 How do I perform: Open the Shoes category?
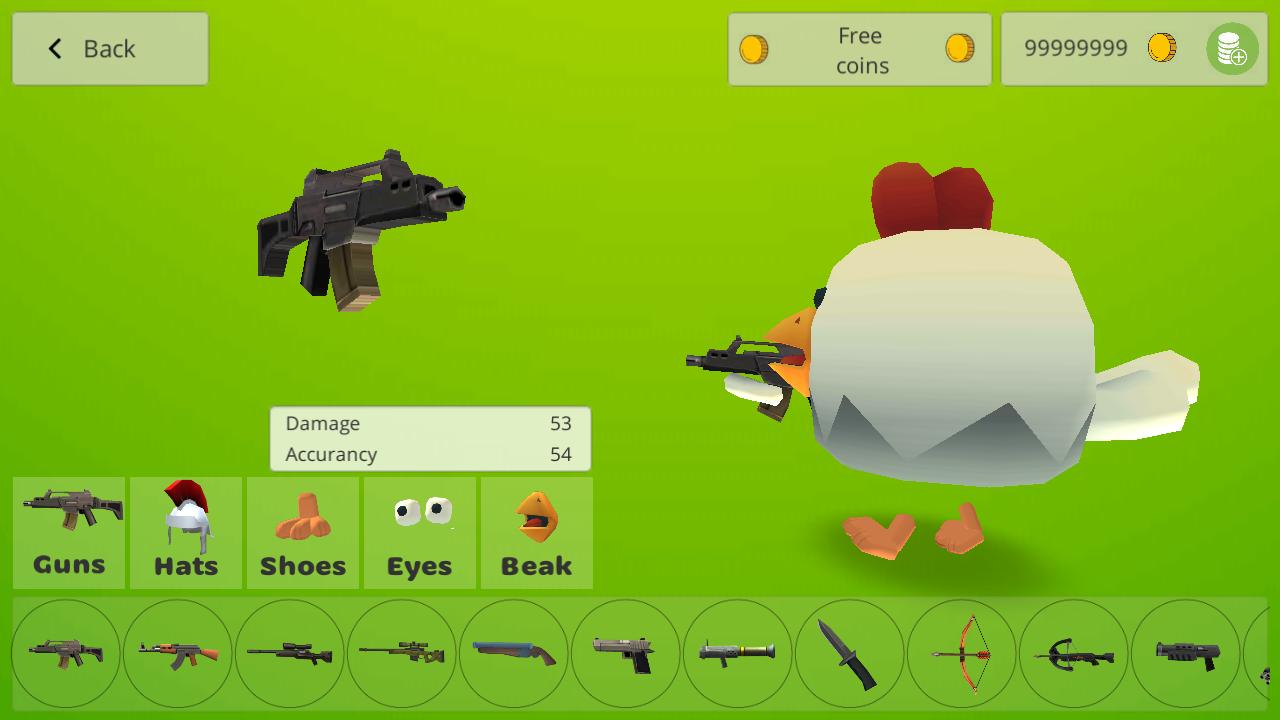pyautogui.click(x=302, y=532)
